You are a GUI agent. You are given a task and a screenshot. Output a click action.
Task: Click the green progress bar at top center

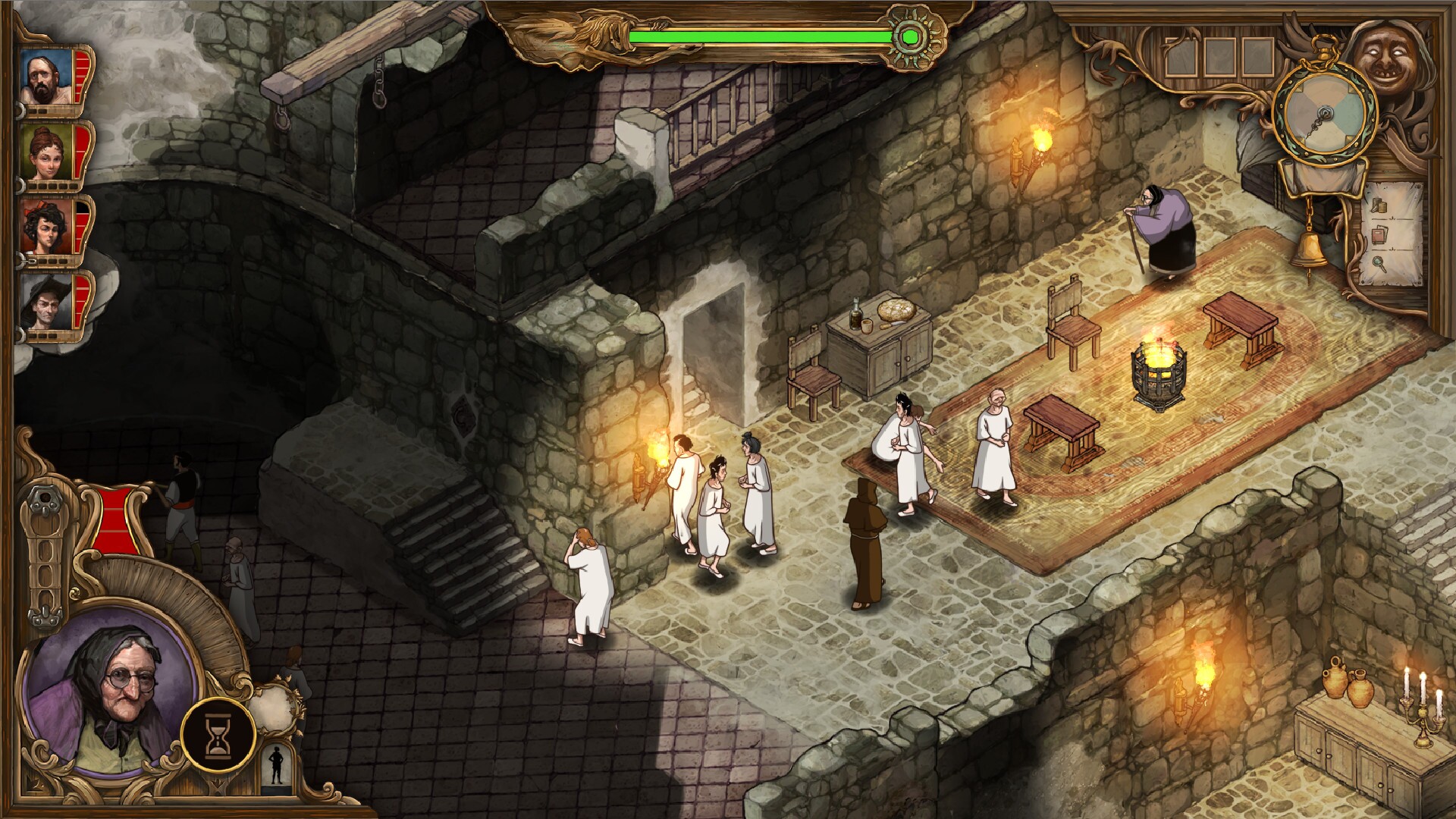coord(758,34)
